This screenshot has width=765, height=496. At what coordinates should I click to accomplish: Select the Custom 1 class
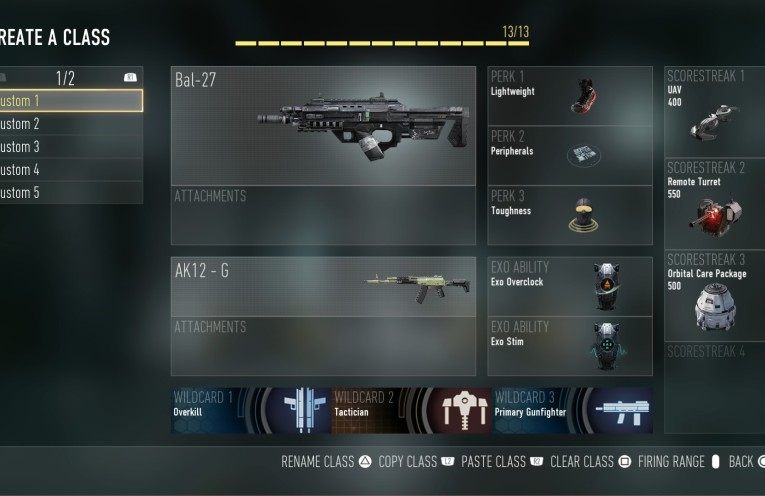[70, 101]
